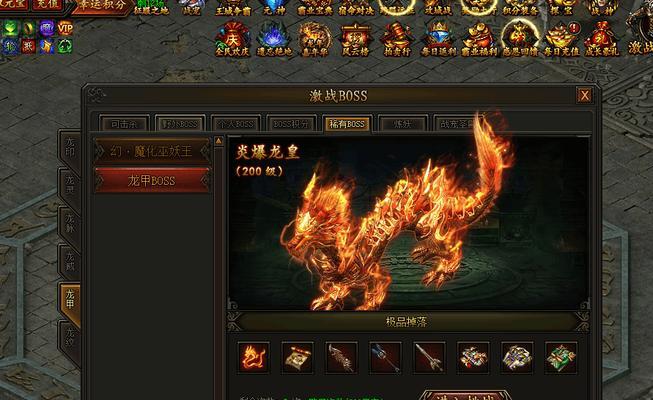Click the flame dragon drop item icon
Screen dimensions: 653x400
(253, 356)
